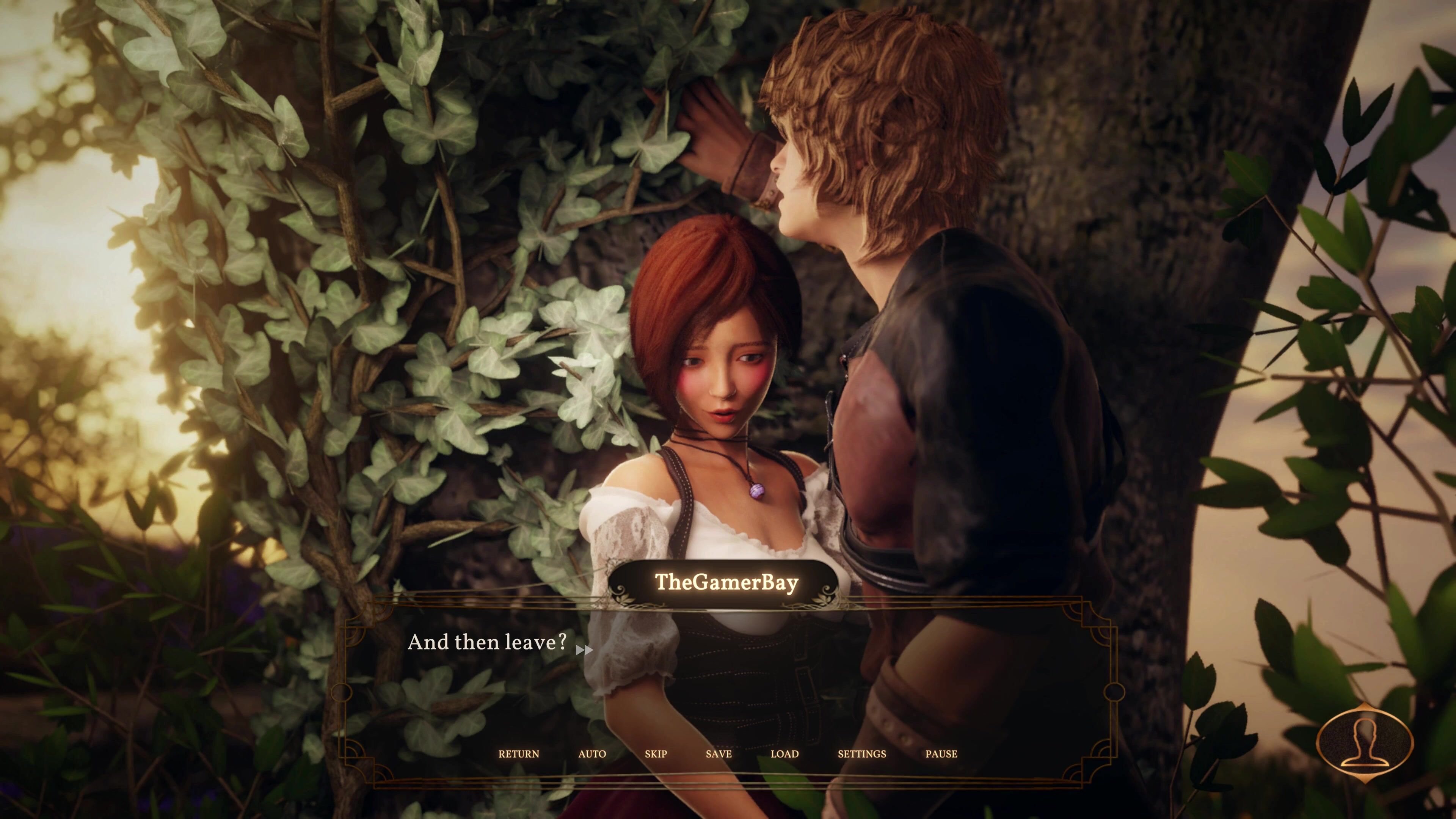
Task: Activate the SKIP option
Action: (656, 754)
